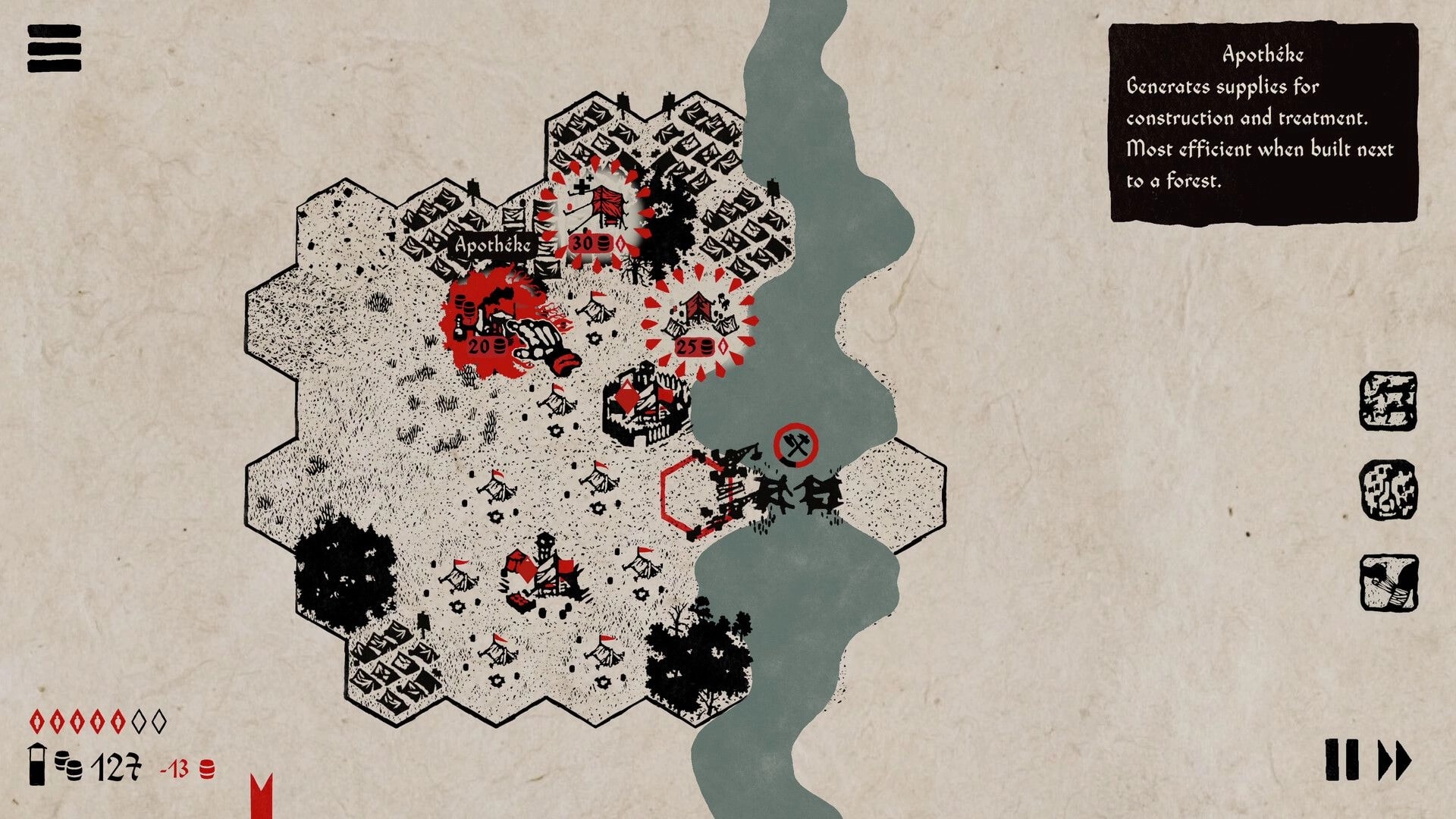Click the red bookmark banner at bottom left
Viewport: 1456px width, 819px height.
coord(260,795)
